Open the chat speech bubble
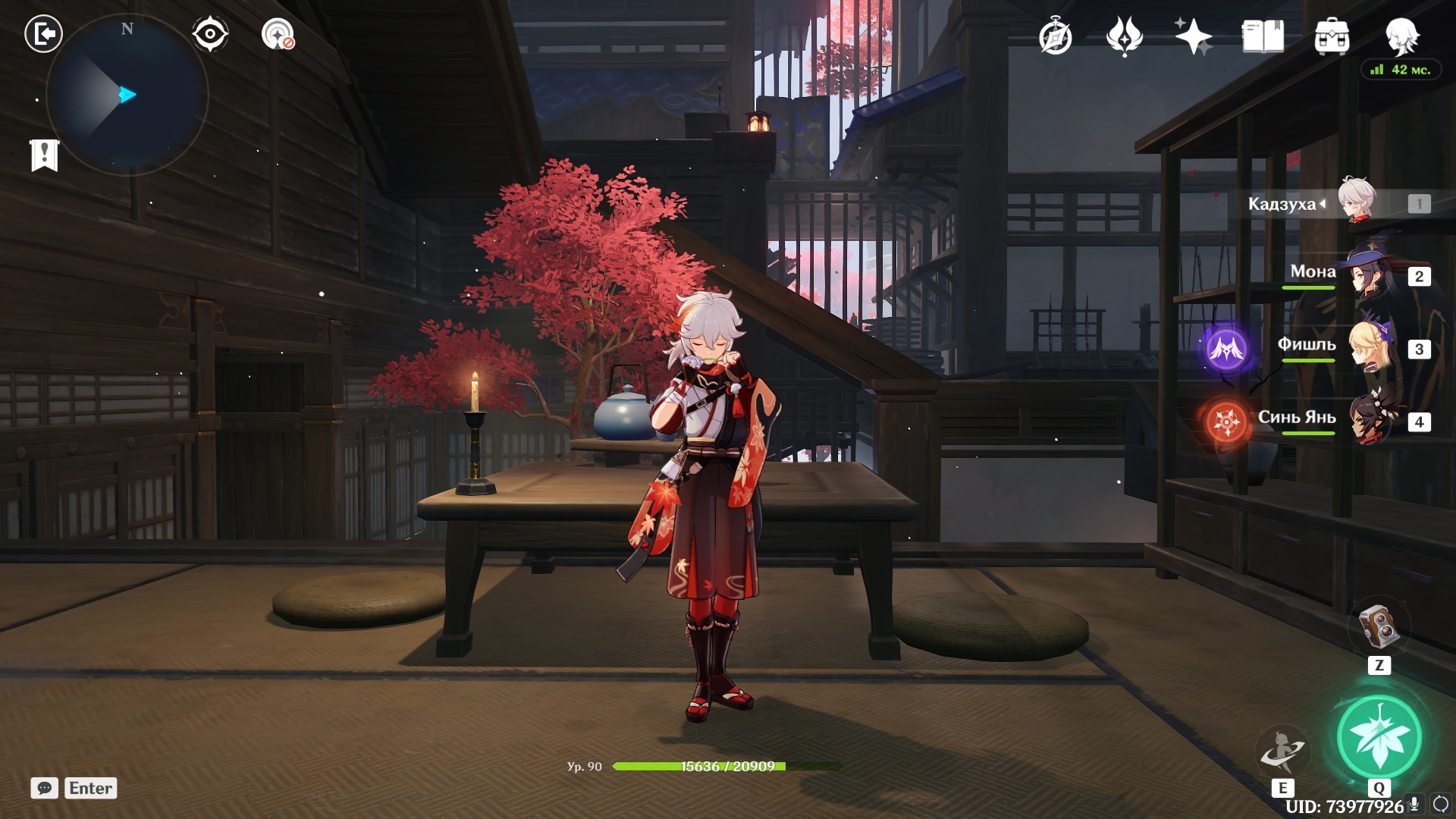This screenshot has height=819, width=1456. pos(45,788)
